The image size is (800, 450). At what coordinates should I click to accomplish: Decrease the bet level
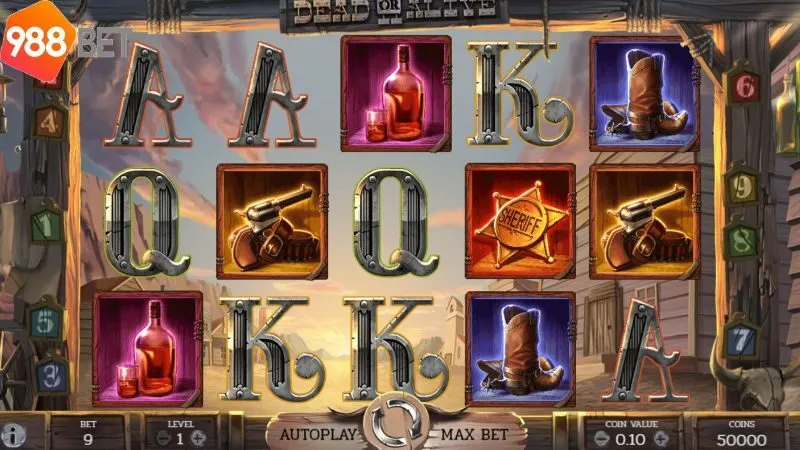pos(154,439)
